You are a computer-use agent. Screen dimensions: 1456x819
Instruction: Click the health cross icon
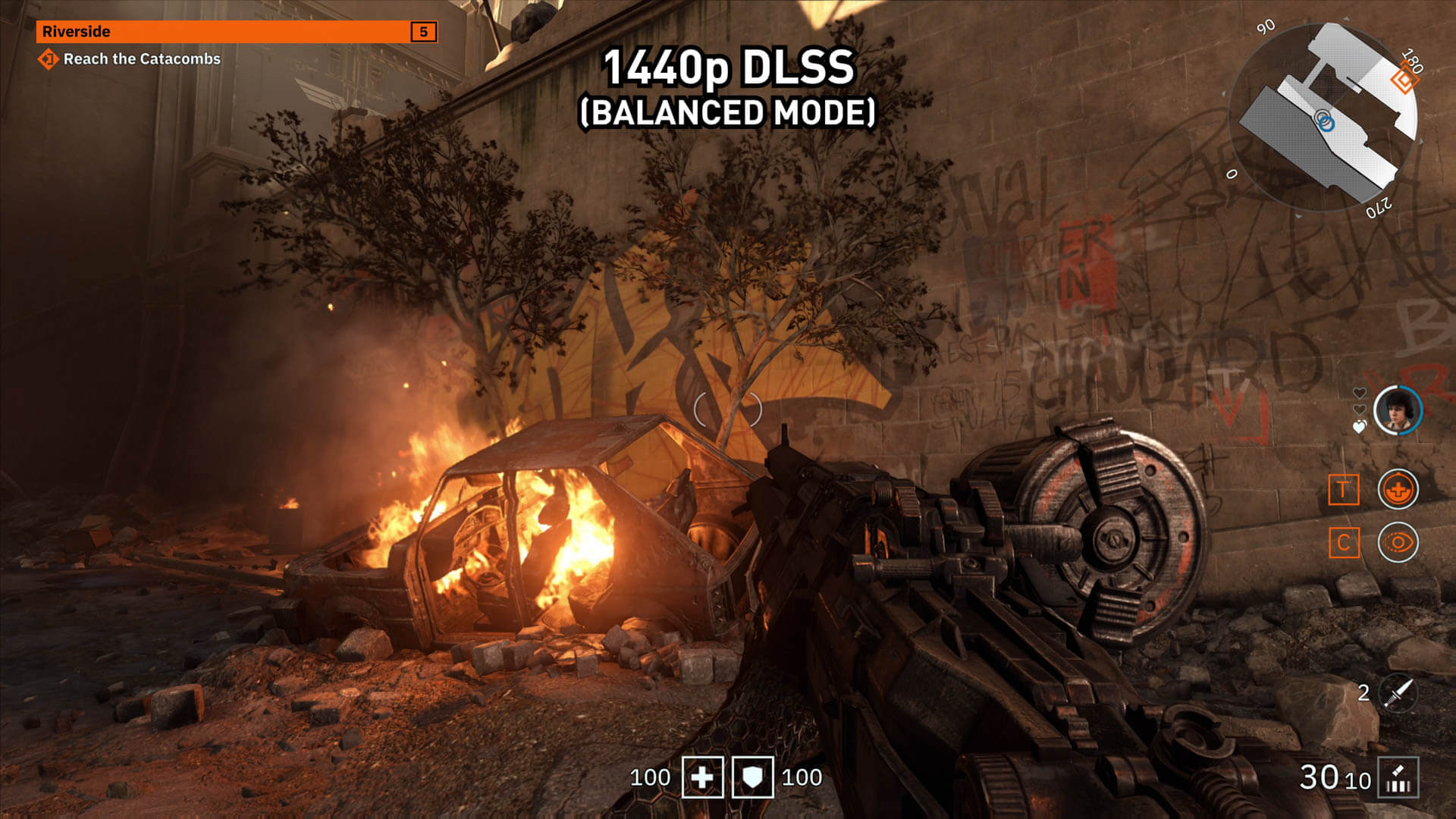point(702,777)
